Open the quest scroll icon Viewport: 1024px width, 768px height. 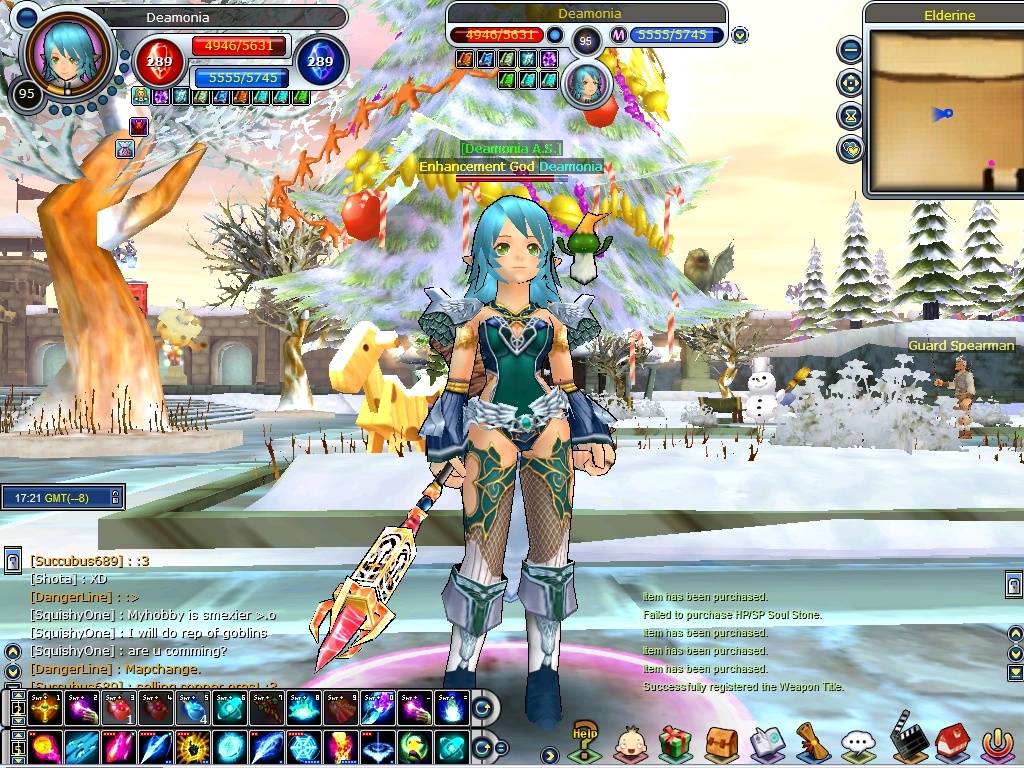tap(812, 742)
